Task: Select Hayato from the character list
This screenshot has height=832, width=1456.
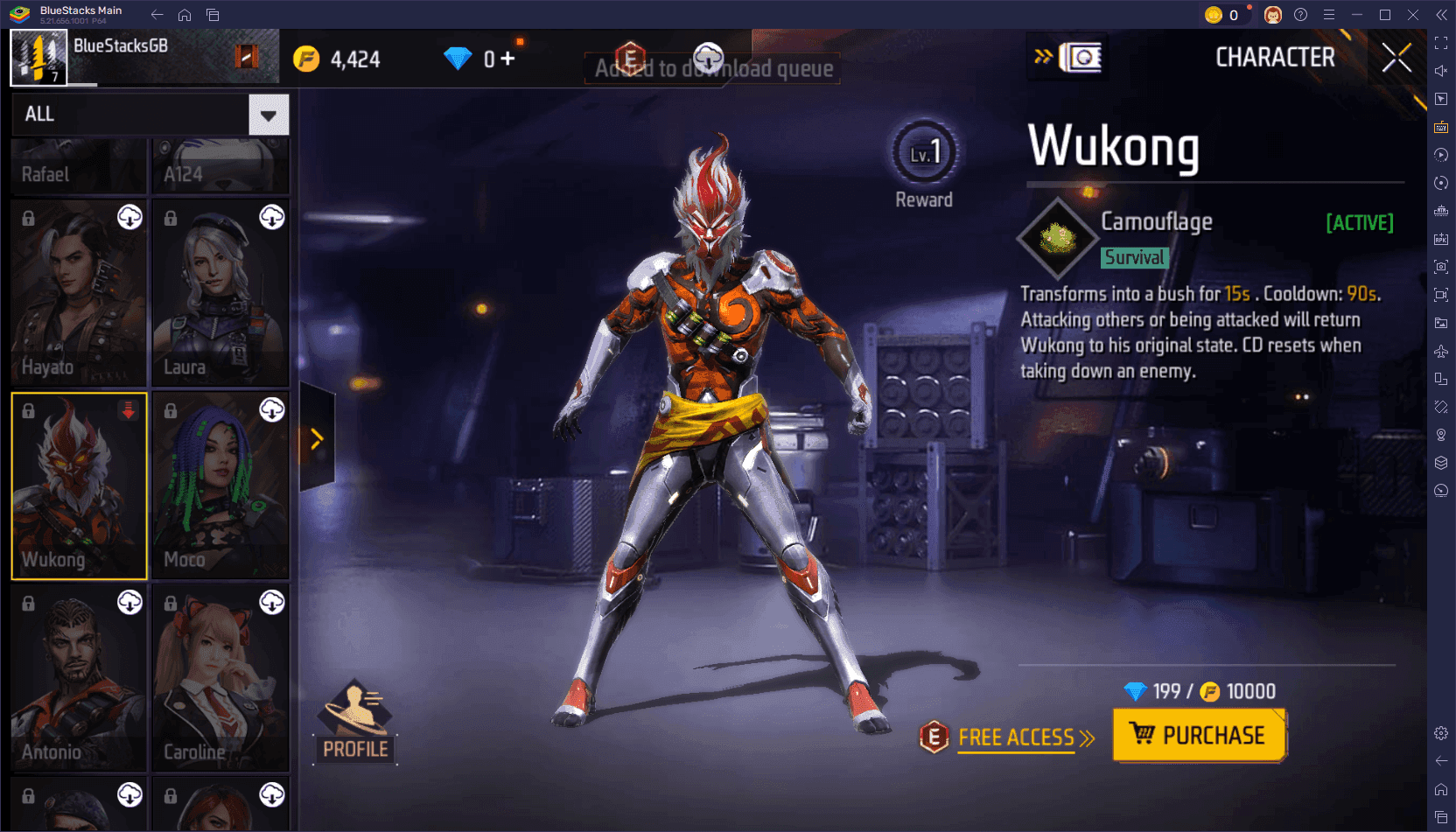Action: click(79, 292)
